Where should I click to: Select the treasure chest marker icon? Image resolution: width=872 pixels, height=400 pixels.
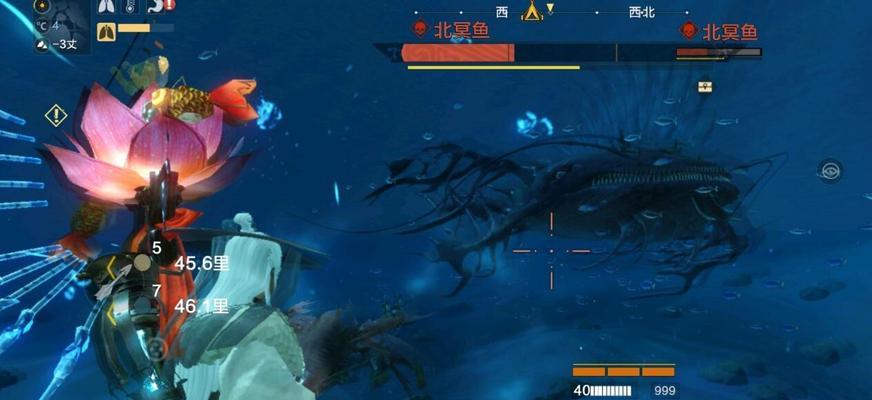coord(705,86)
